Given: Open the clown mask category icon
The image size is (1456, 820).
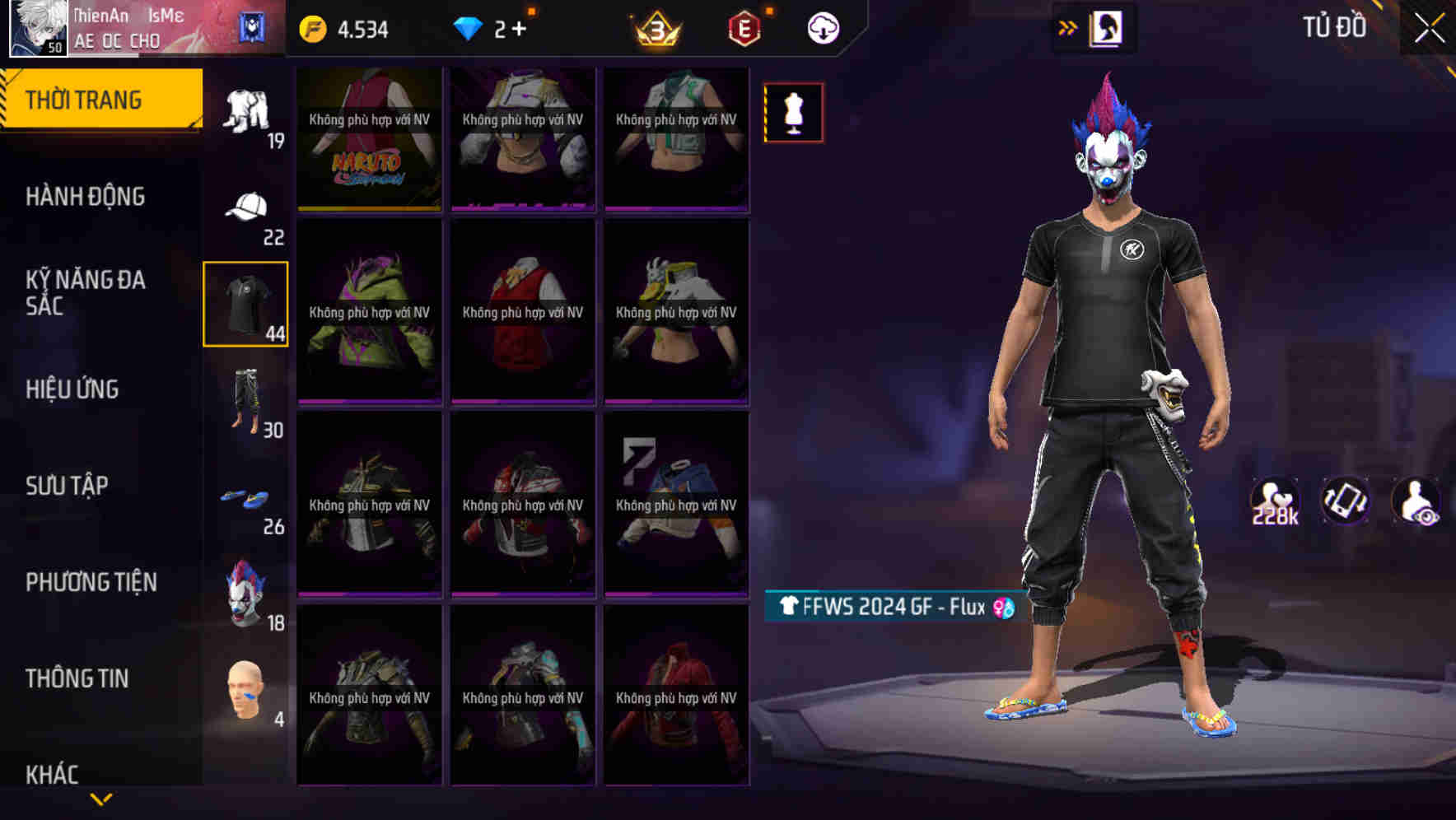Looking at the screenshot, I should (245, 586).
